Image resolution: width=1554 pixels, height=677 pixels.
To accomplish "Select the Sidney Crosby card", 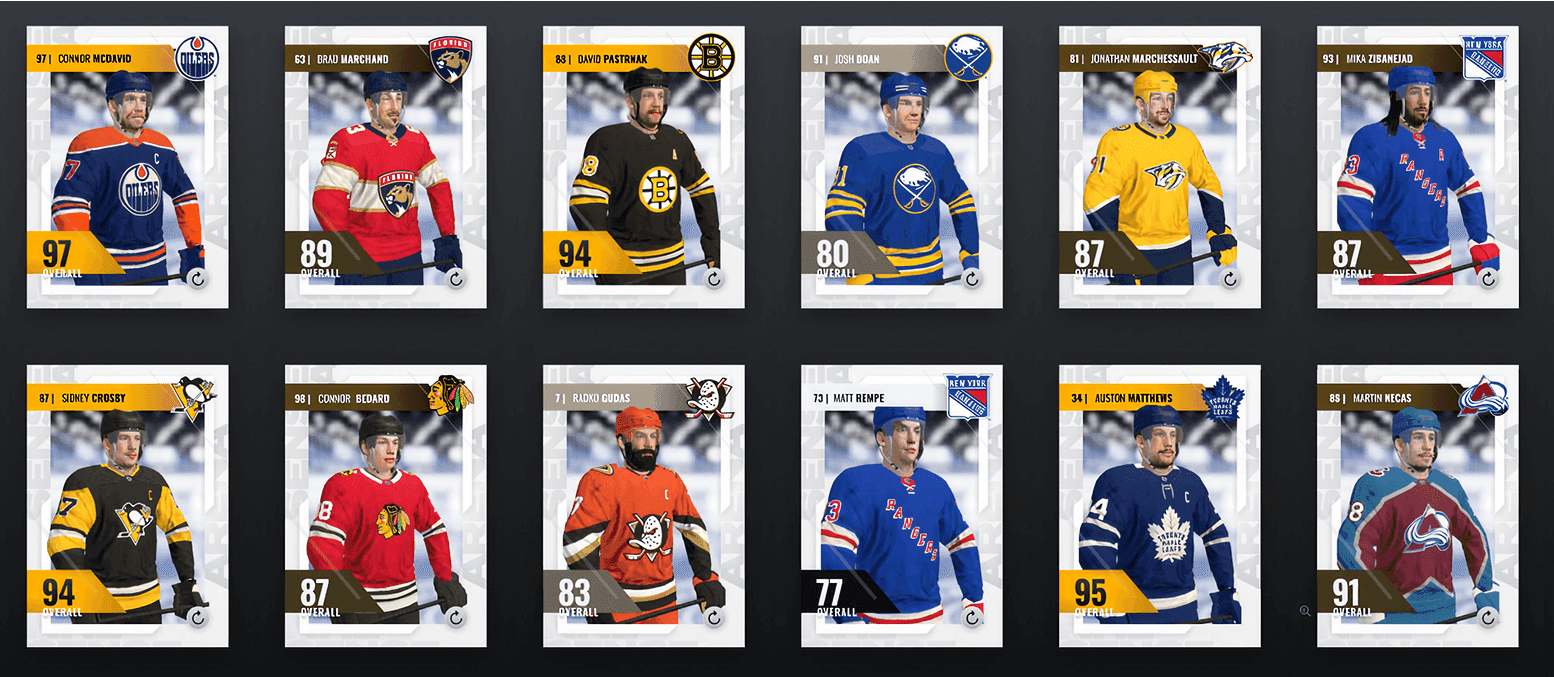I will 127,505.
